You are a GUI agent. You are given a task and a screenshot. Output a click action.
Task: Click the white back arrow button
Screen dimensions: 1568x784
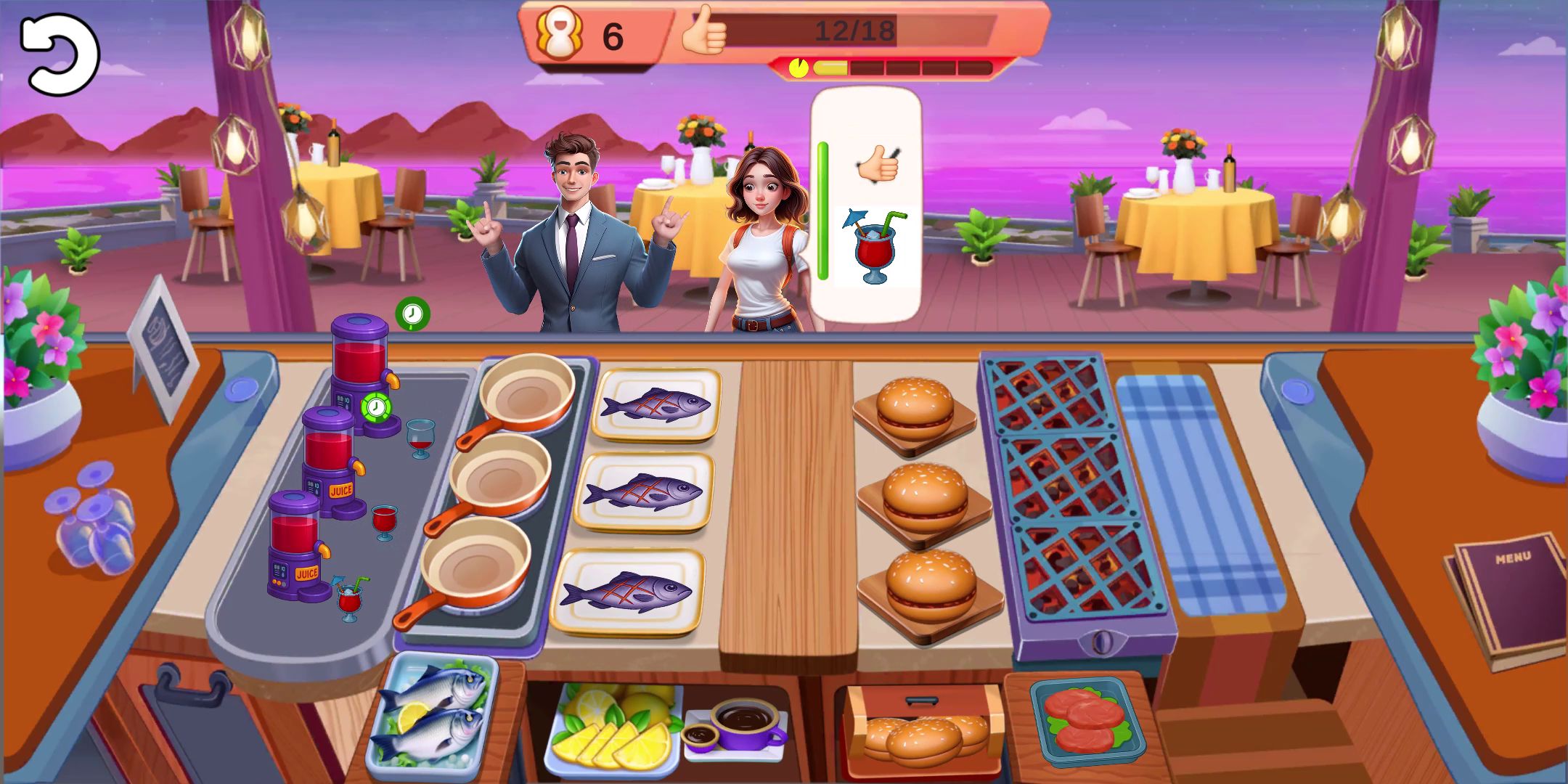click(59, 54)
